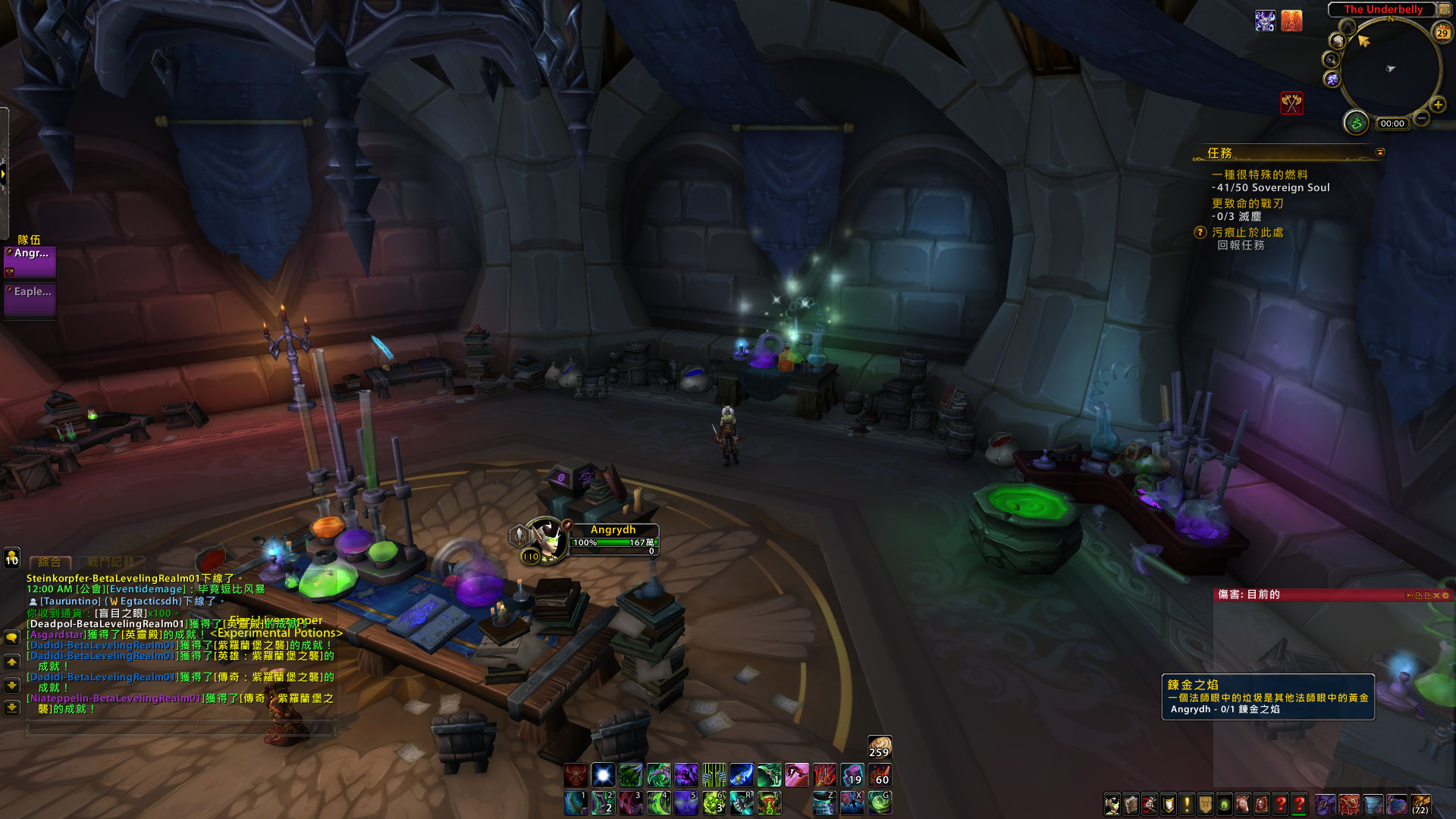Select the 一種很特殊的燃料 quest entry
The height and width of the screenshot is (819, 1456).
(x=1260, y=174)
